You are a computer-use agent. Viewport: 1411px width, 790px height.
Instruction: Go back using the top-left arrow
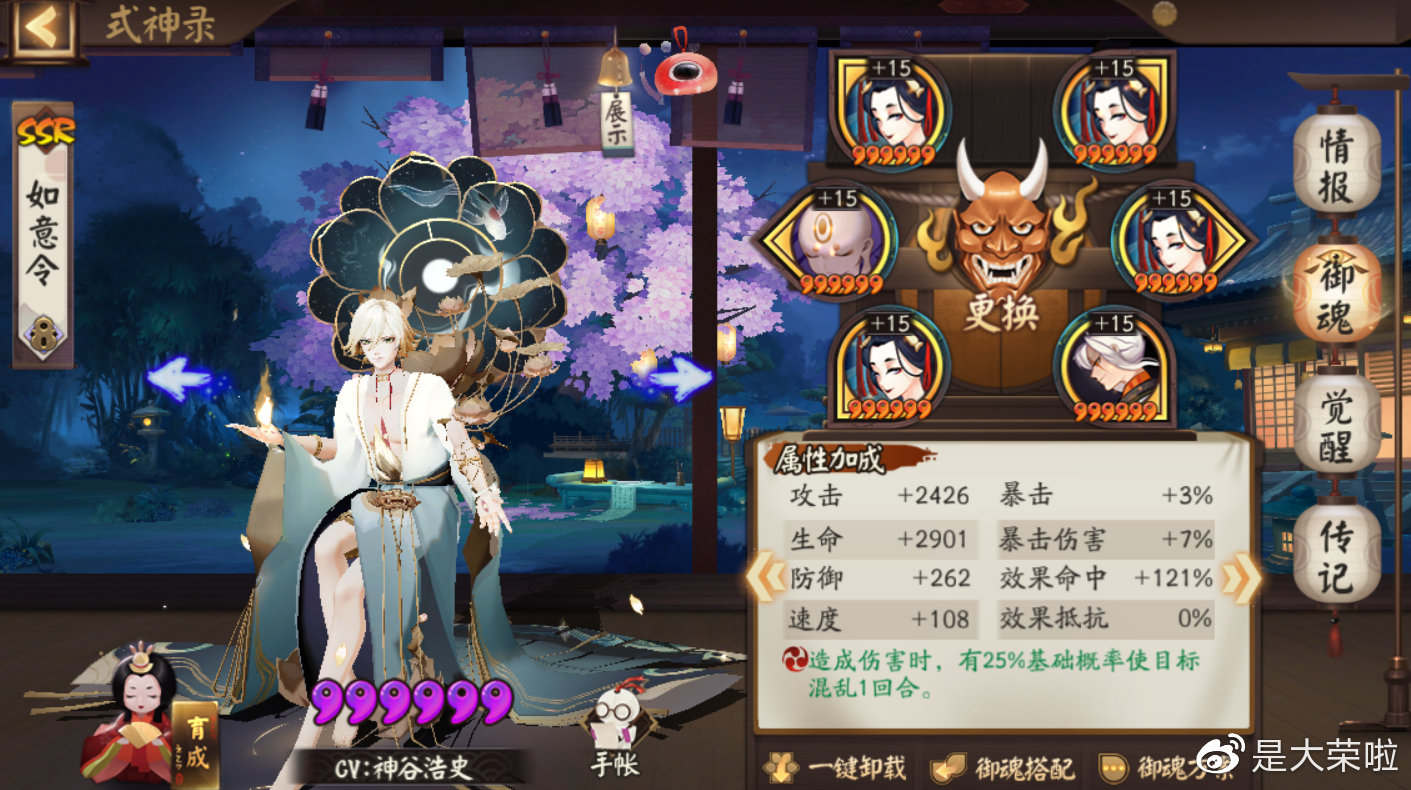41,28
